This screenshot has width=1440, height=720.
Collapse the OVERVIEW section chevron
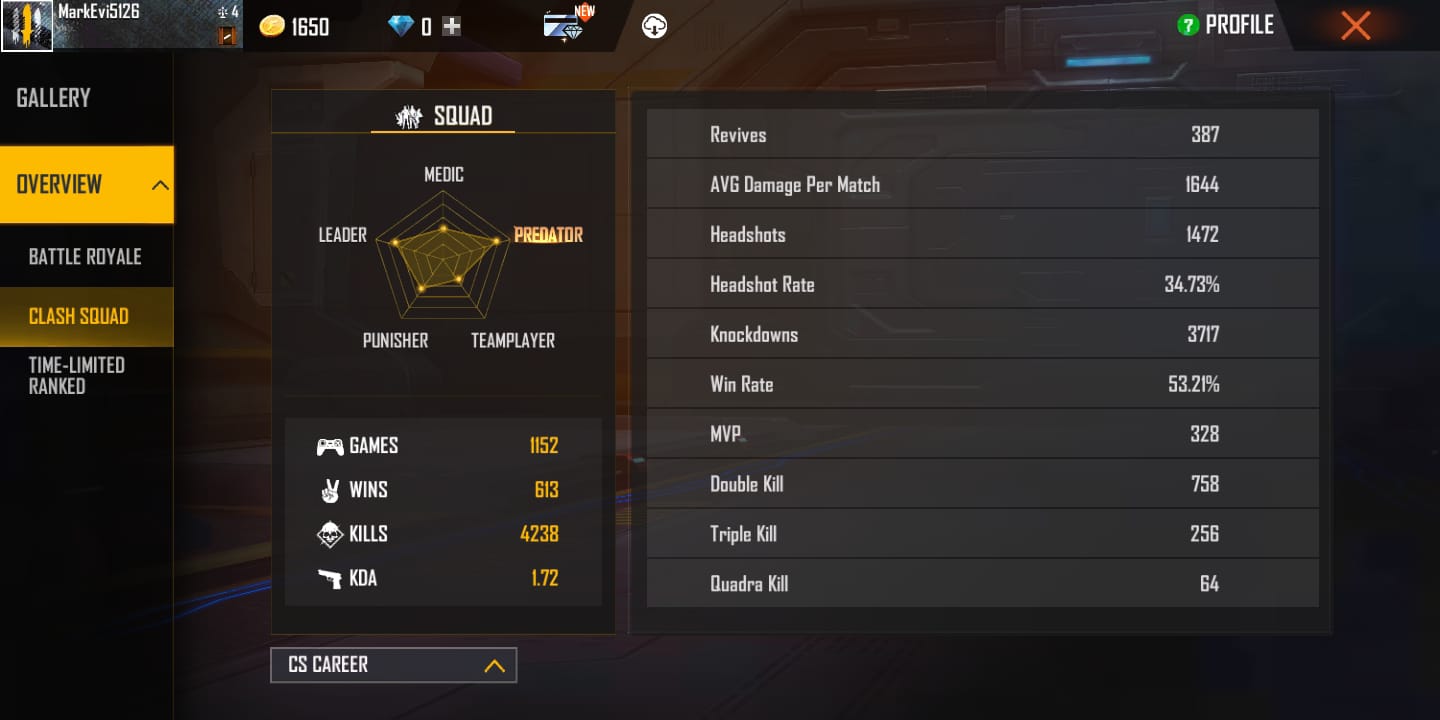point(159,184)
